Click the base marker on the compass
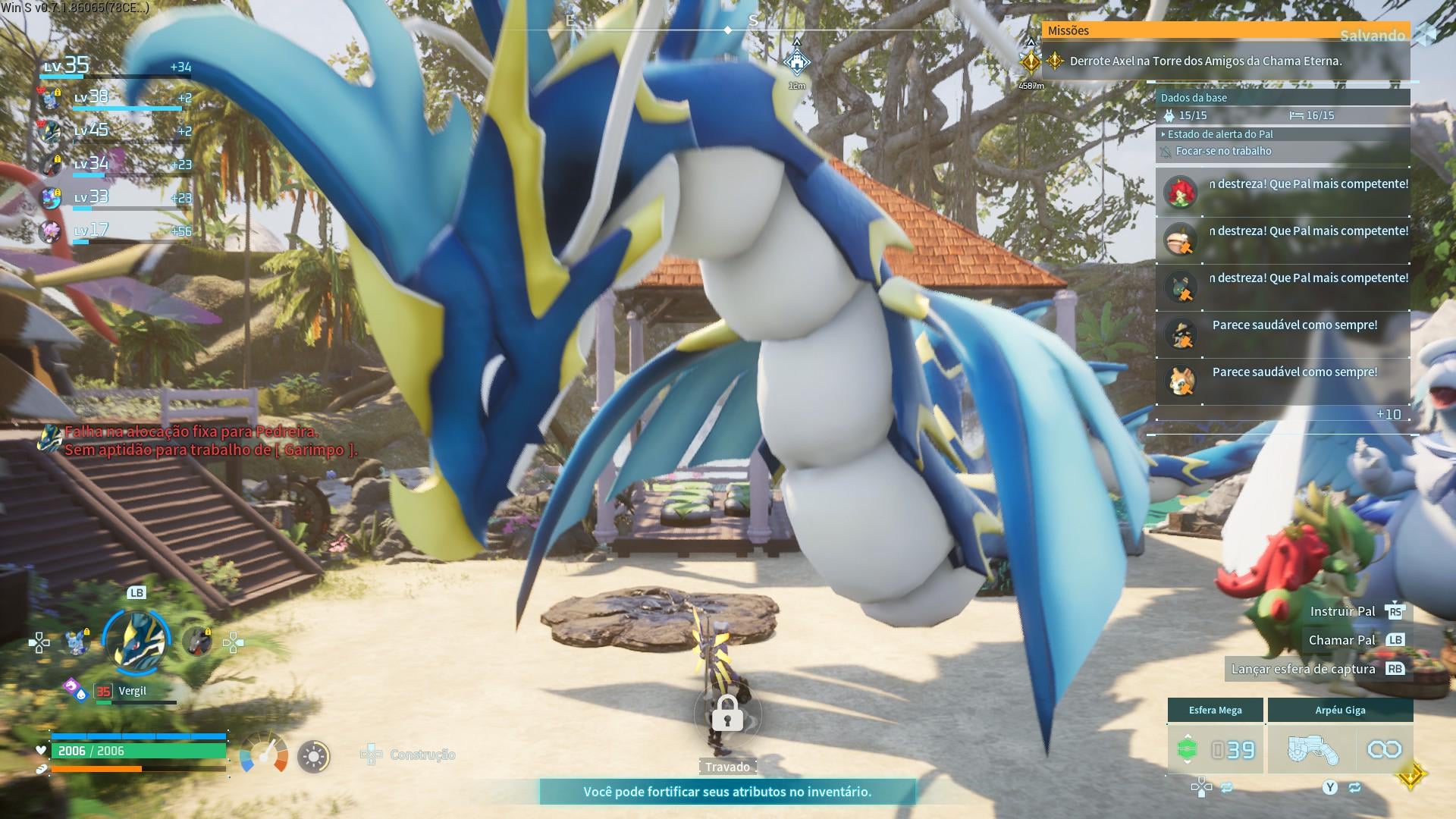 click(796, 61)
